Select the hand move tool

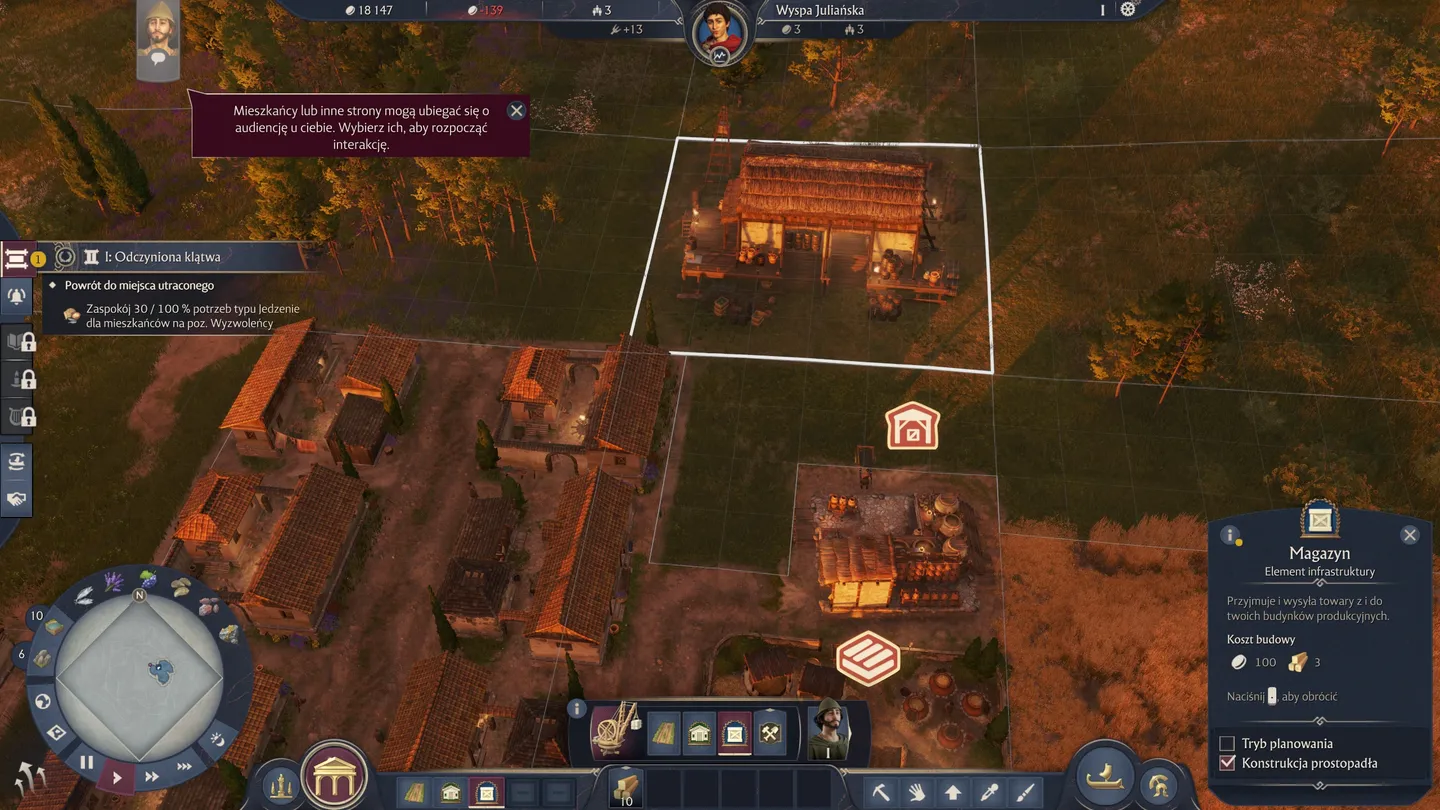917,792
